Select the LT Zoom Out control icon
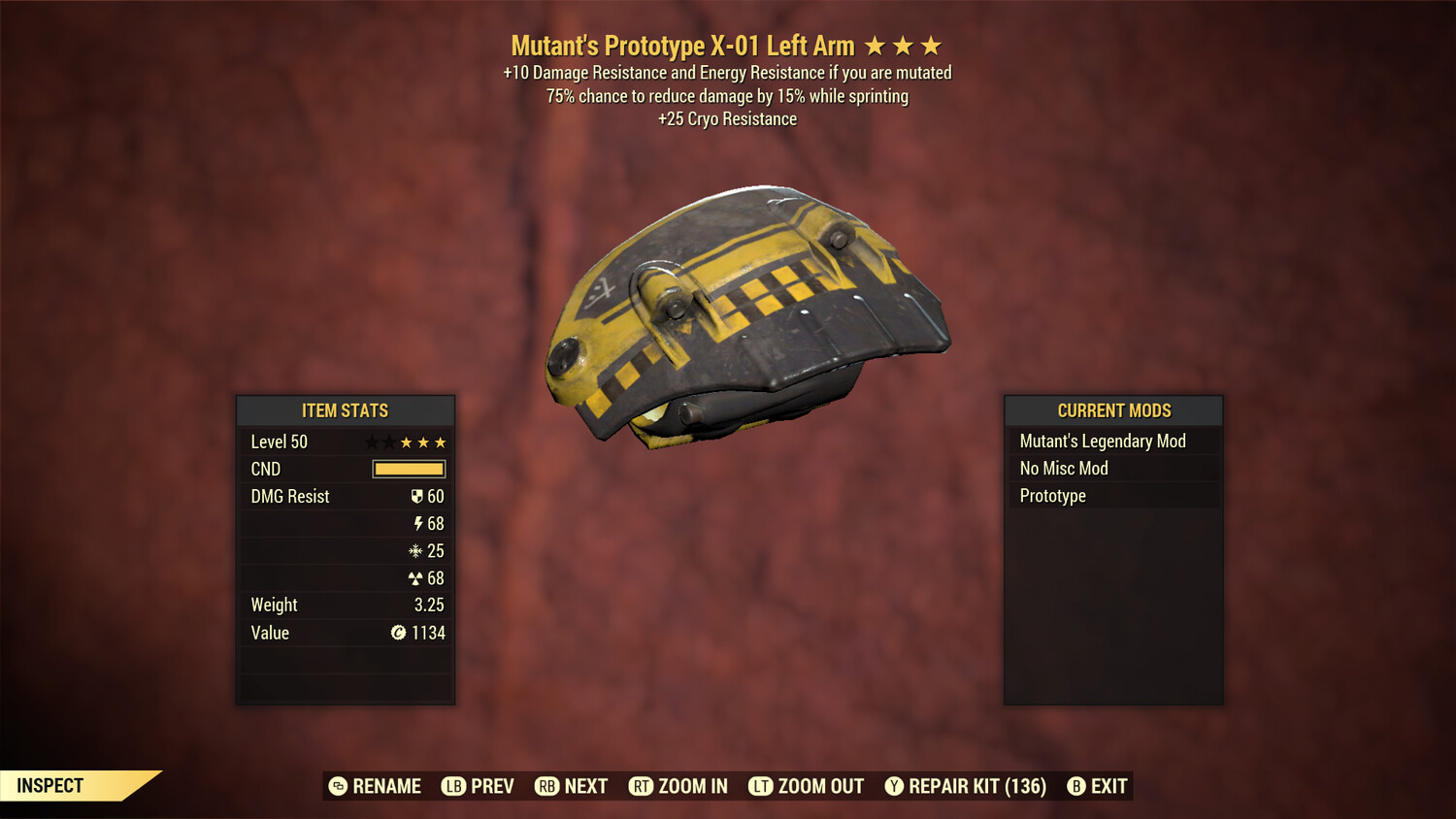This screenshot has height=819, width=1456. click(x=762, y=786)
